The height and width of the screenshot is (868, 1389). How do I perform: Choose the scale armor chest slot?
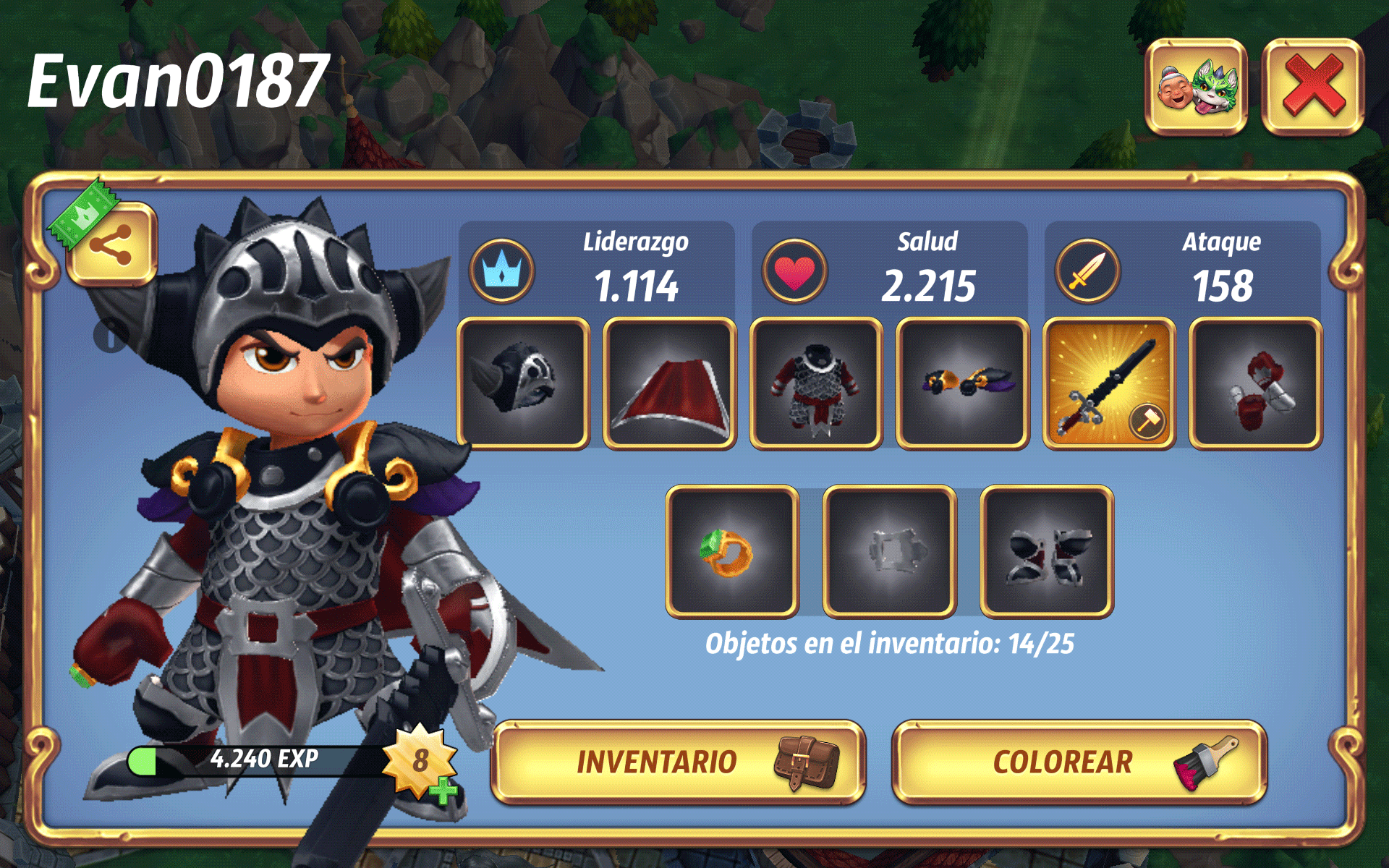(x=816, y=383)
